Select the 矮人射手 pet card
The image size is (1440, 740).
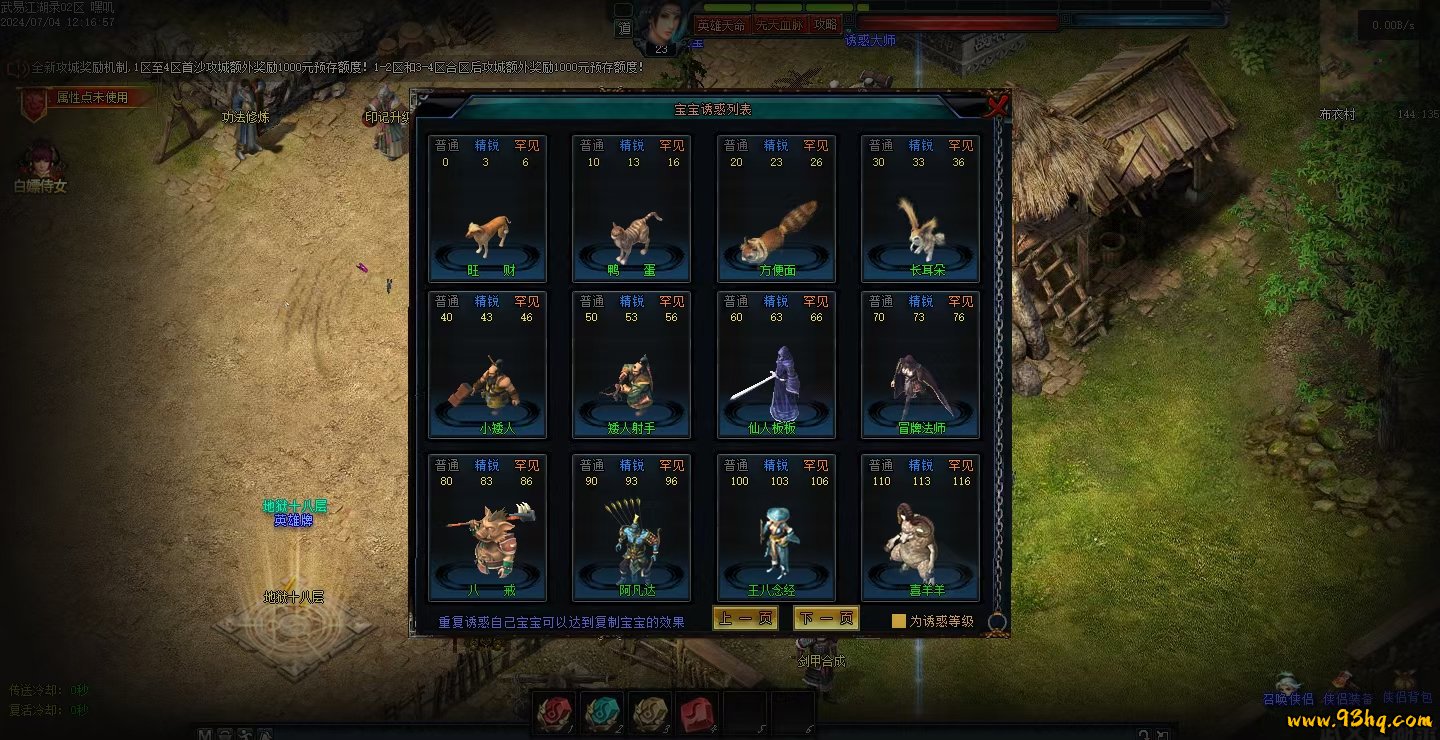[632, 365]
